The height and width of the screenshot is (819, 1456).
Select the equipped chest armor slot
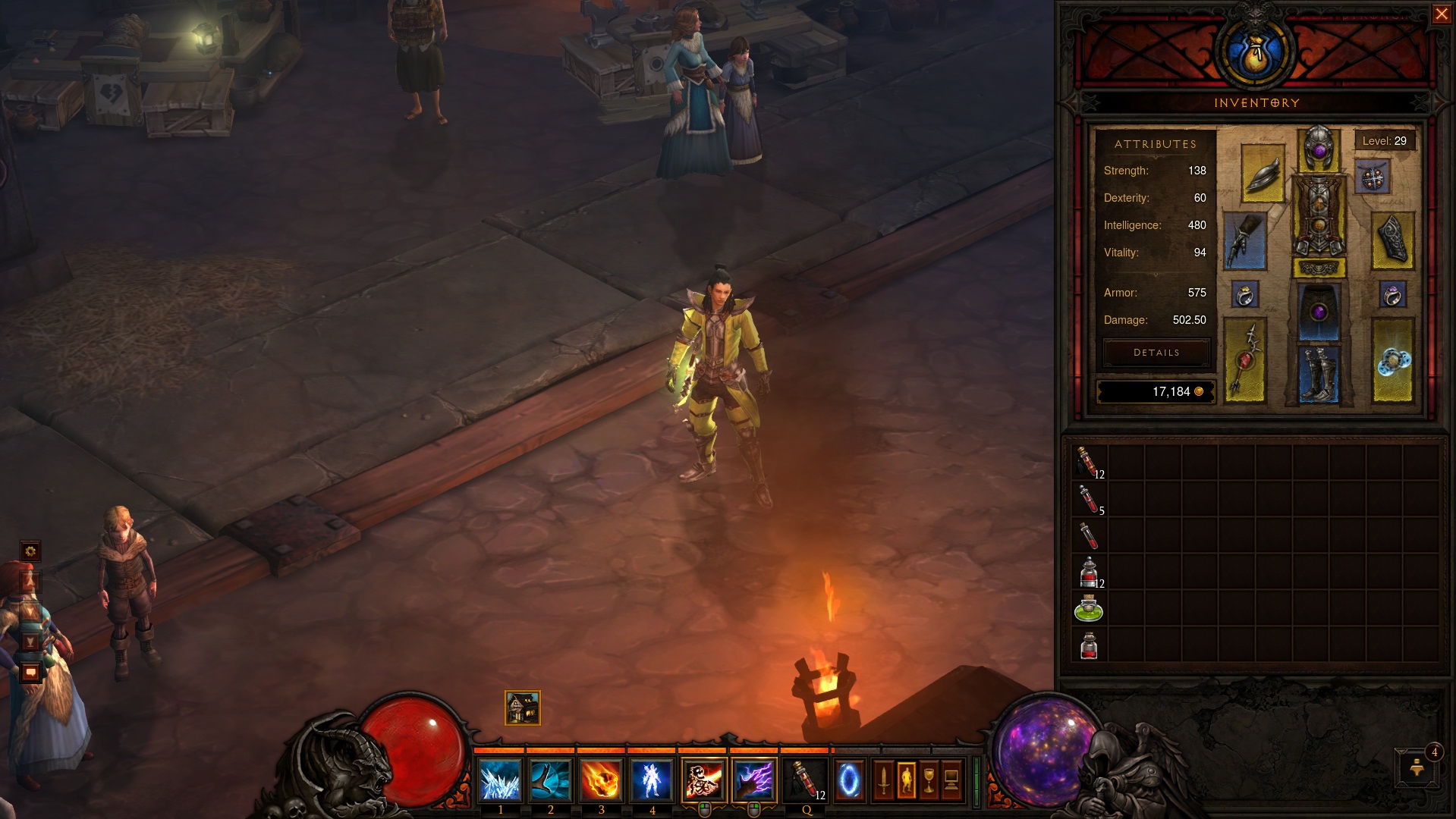(x=1319, y=217)
